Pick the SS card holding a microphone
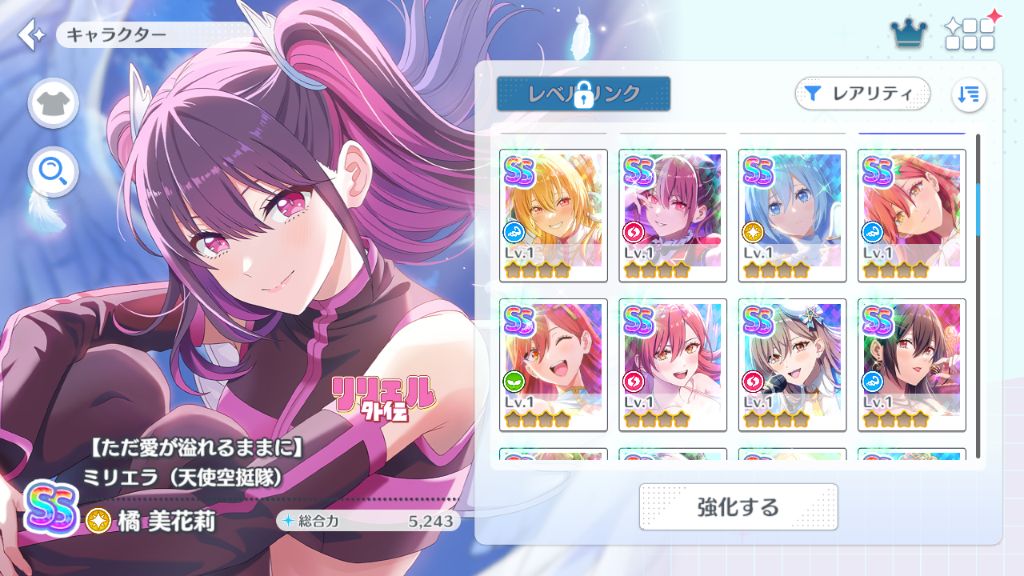This screenshot has height=576, width=1024. point(792,364)
